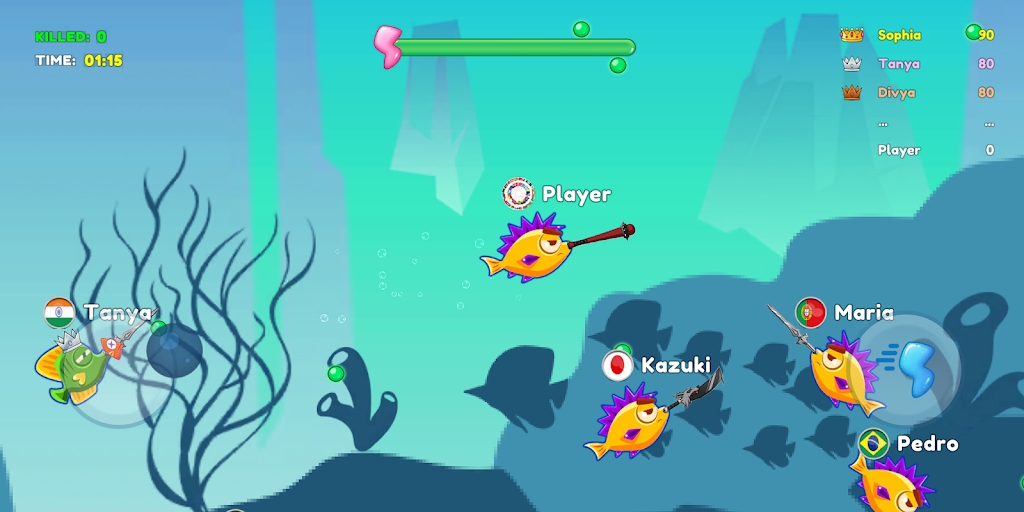Click the dark virtual joystick knob
The image size is (1024, 512).
click(175, 351)
